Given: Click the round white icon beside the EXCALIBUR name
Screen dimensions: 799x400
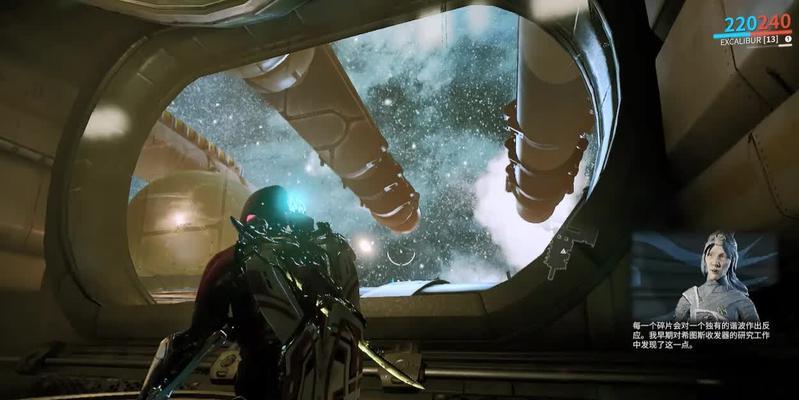Looking at the screenshot, I should [x=788, y=39].
